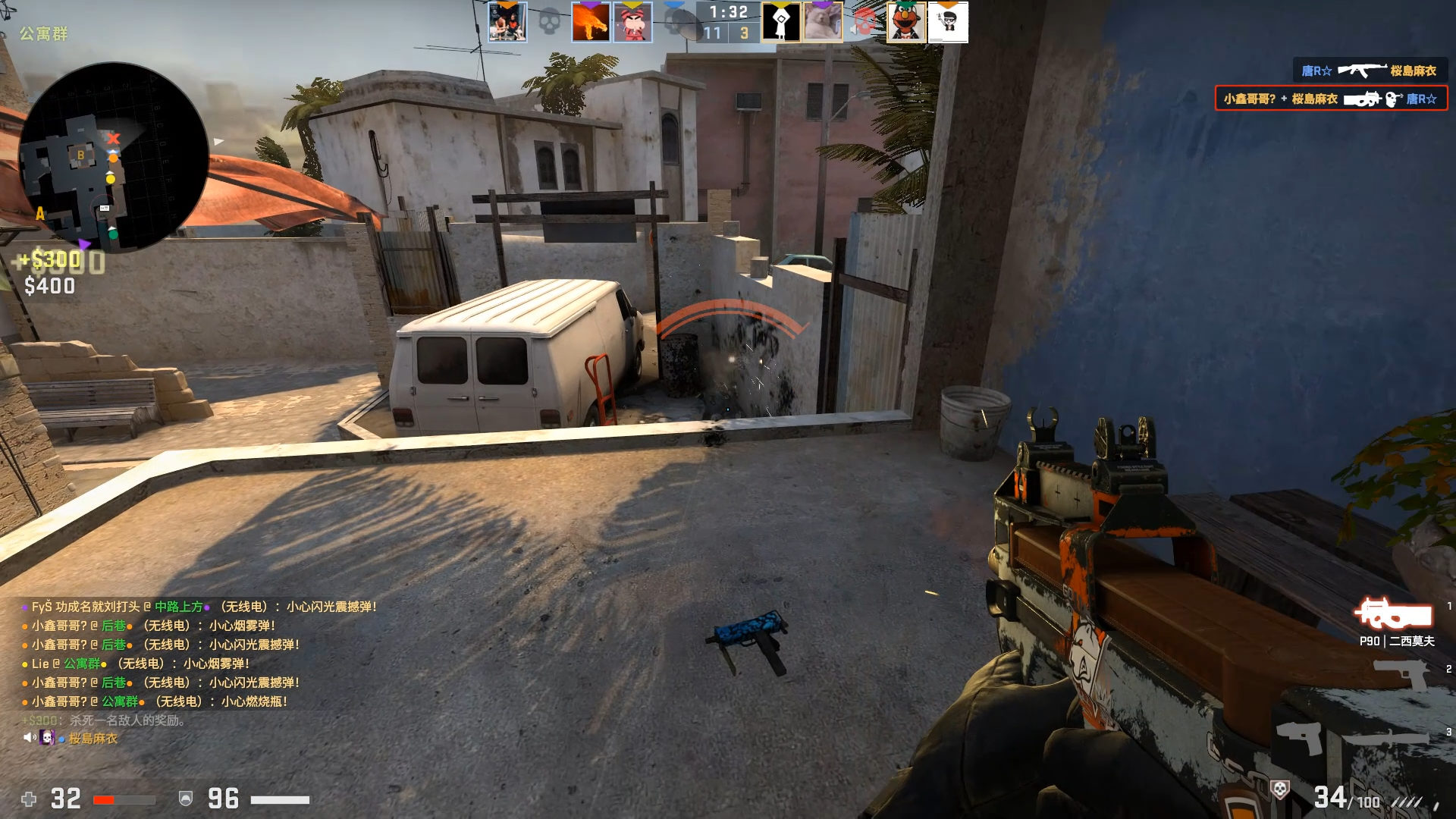Click the voice speaker icon by 桜島麻衣

point(29,738)
